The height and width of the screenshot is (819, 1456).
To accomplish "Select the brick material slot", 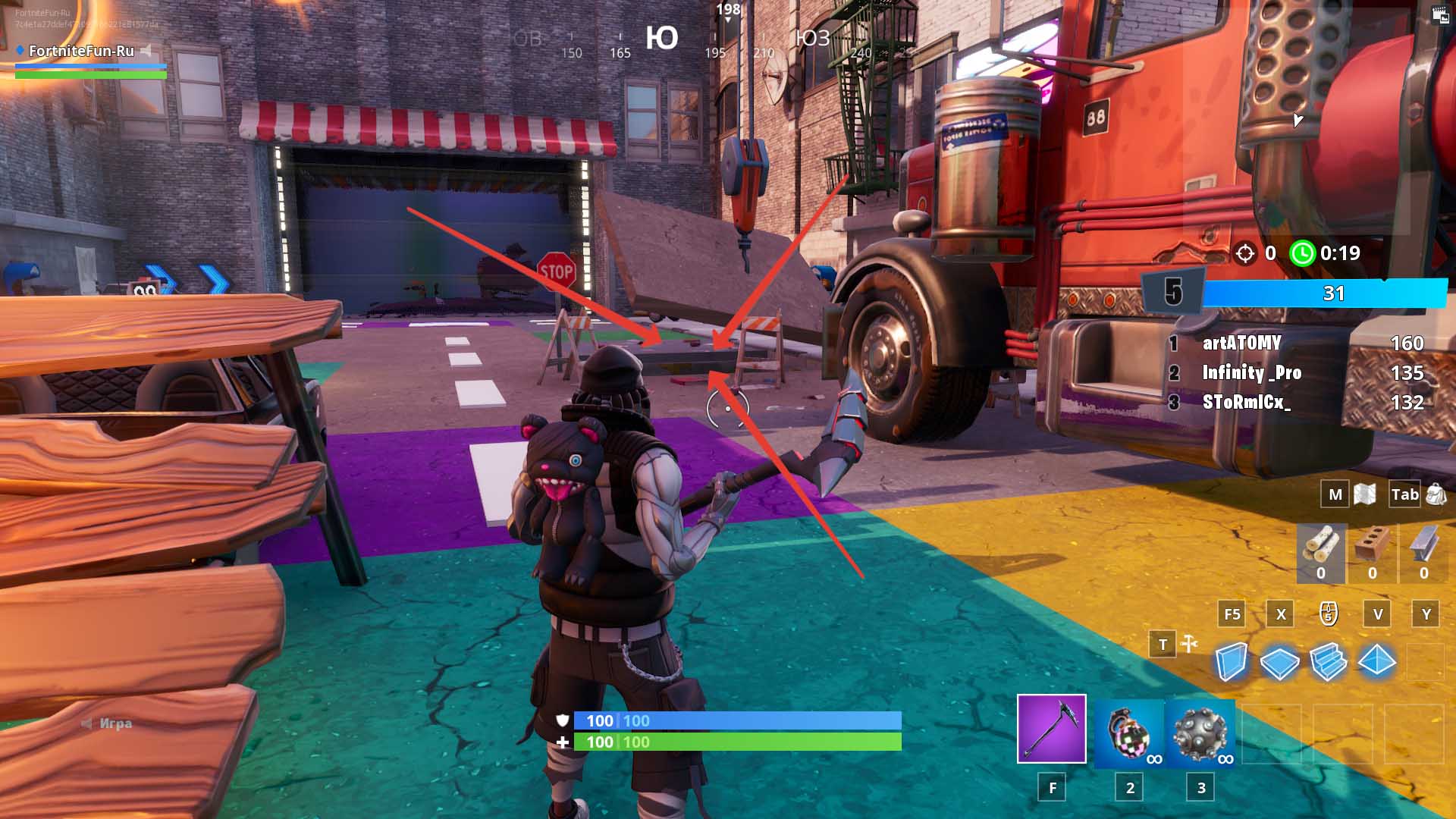I will [x=1373, y=553].
